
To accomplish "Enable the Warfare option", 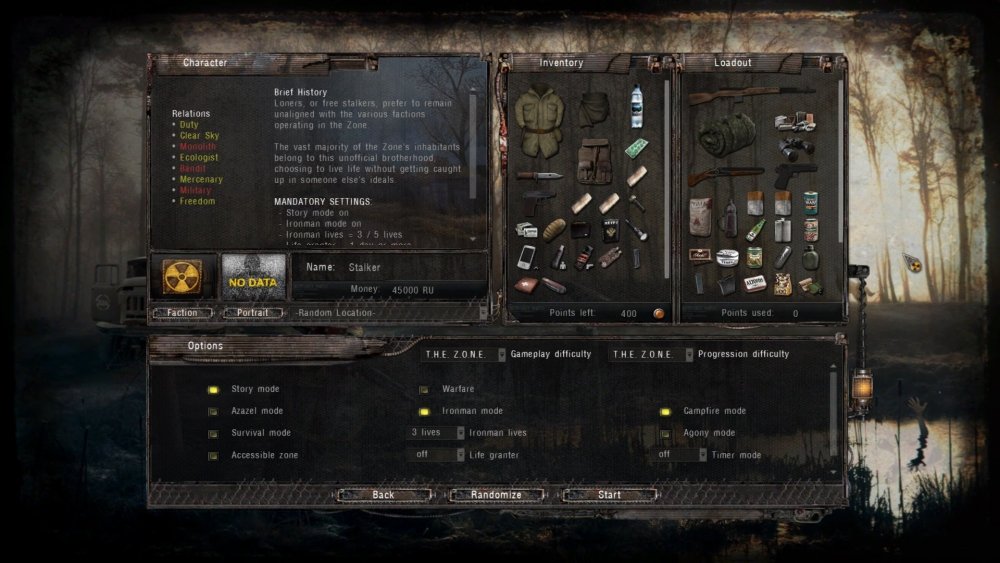I will coord(424,389).
